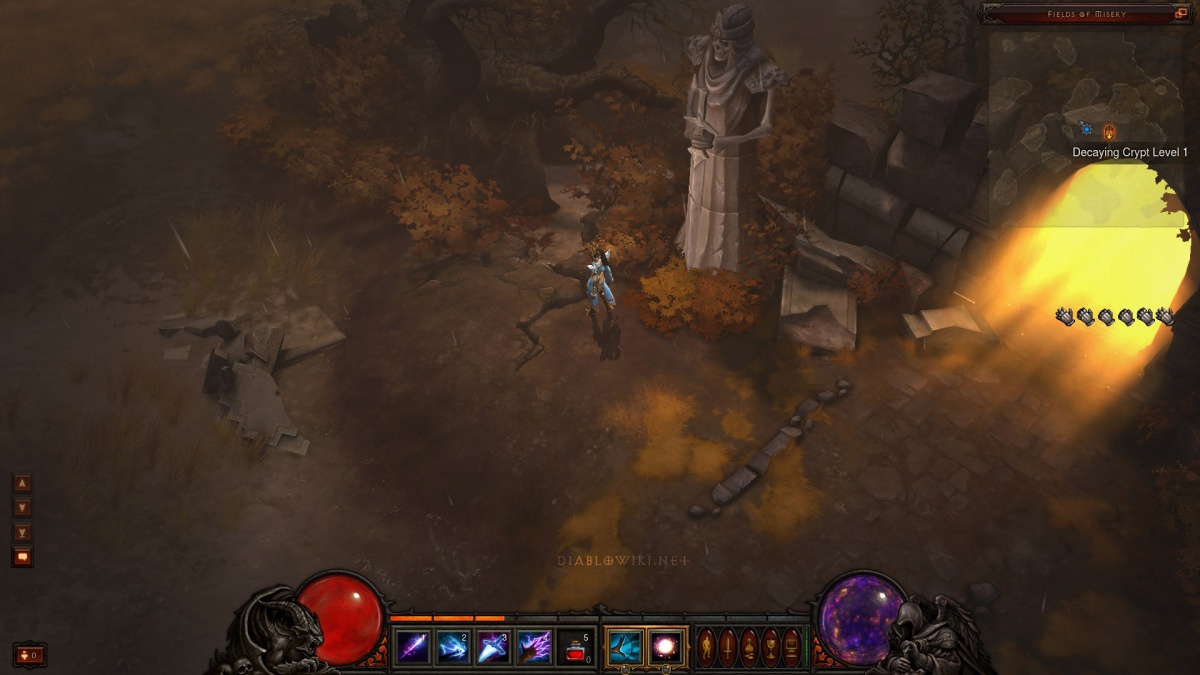Select the glowing orb right-mouse skill
Screen dimensions: 1200x675
(667, 646)
